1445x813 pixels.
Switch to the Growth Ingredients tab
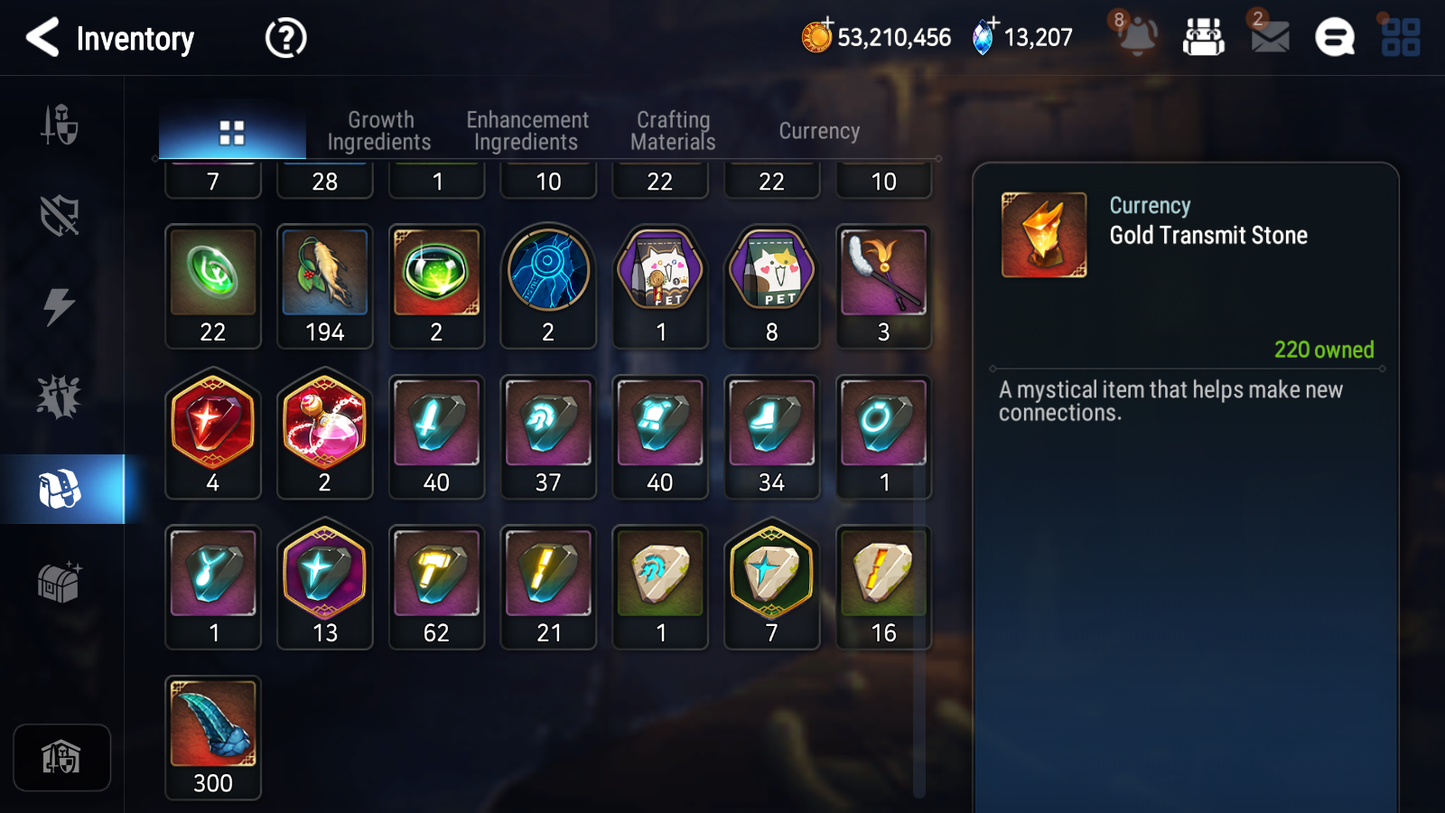[x=379, y=131]
